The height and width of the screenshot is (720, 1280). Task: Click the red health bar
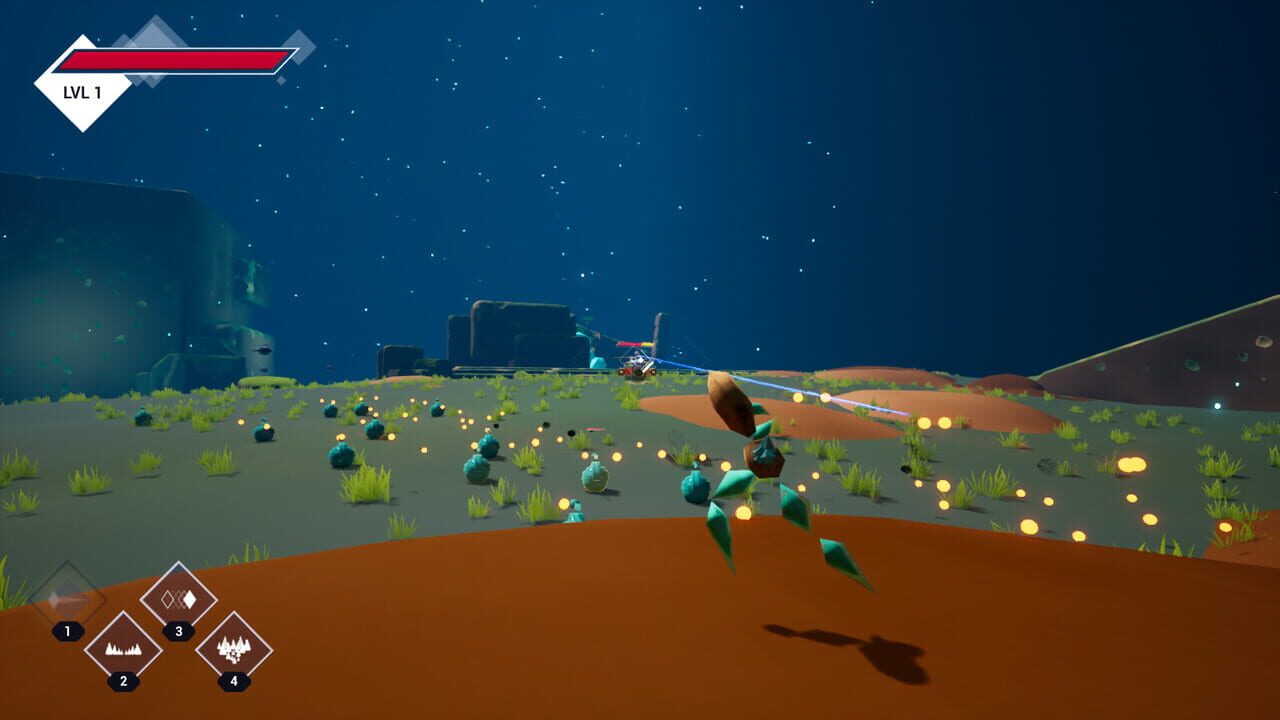point(170,58)
